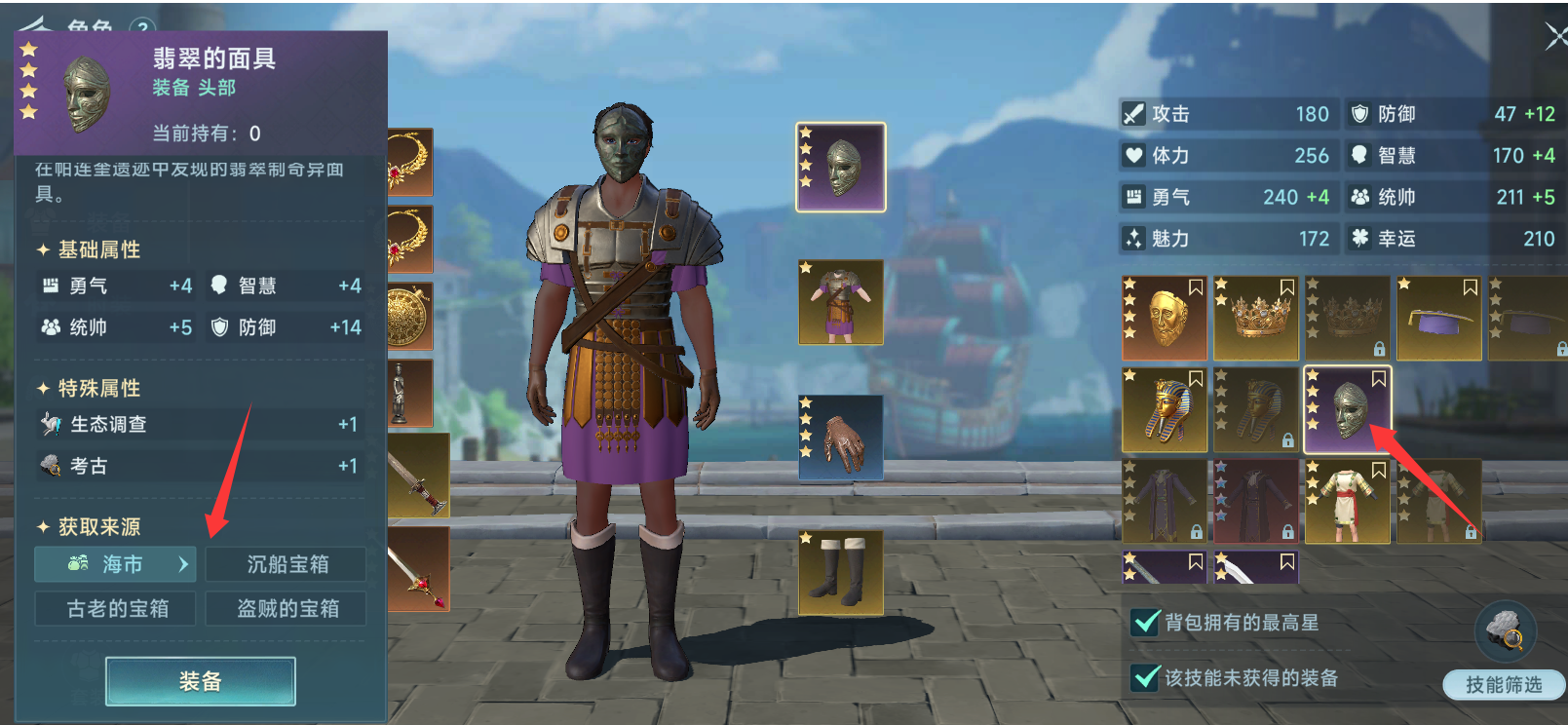Pick the golden face mask item

1166,319
